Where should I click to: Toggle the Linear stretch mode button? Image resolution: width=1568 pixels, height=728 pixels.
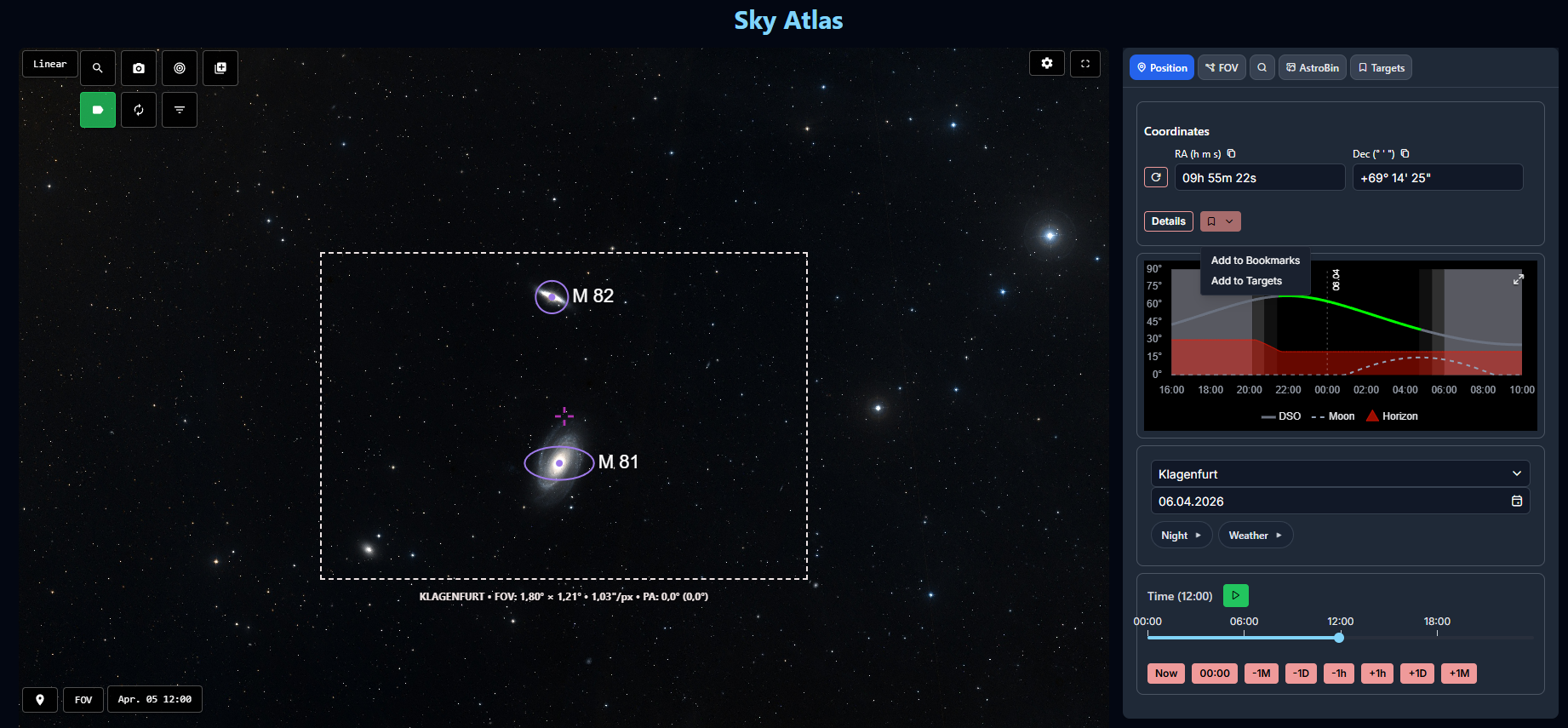tap(49, 63)
